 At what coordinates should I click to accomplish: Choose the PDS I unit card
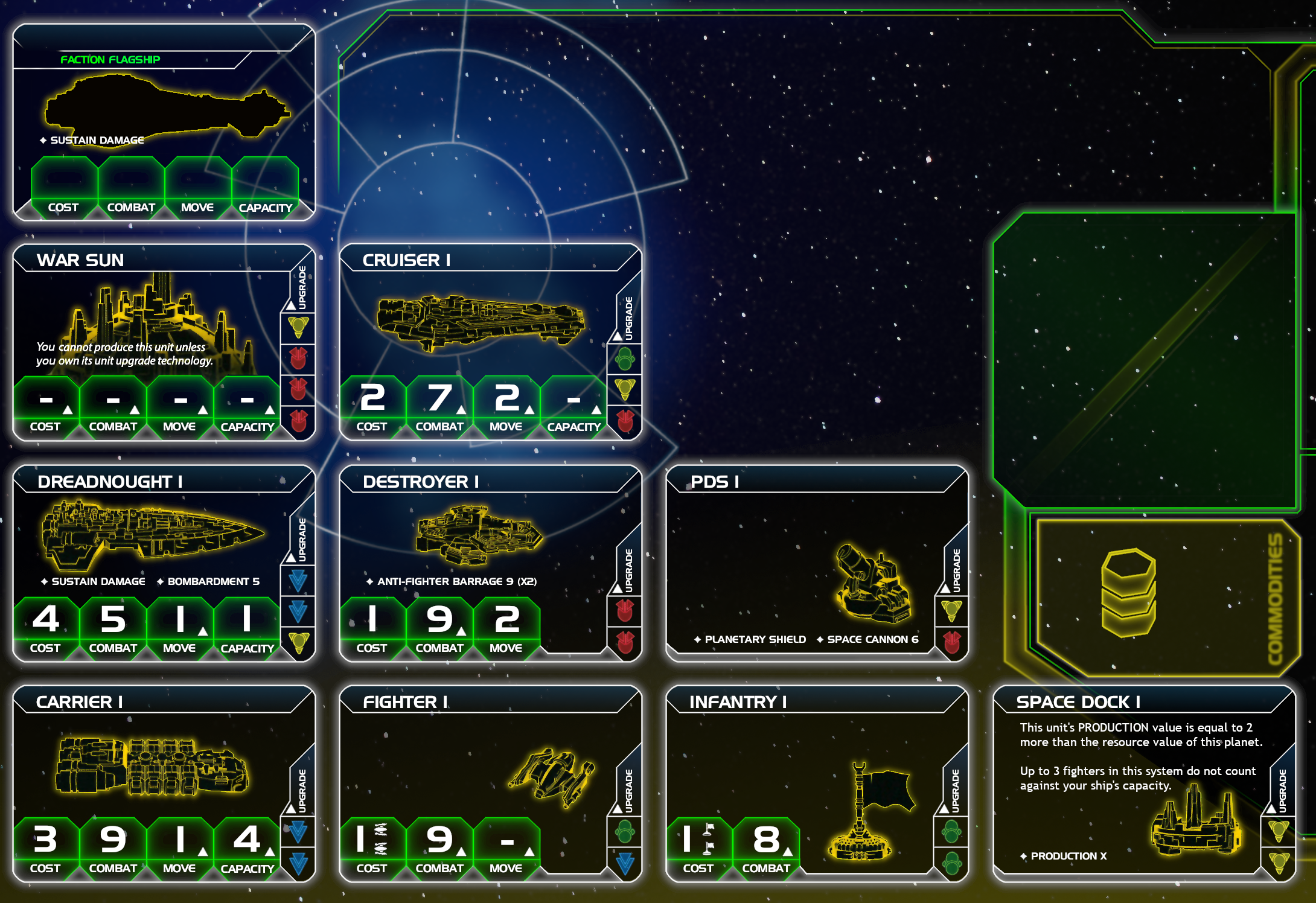click(817, 563)
